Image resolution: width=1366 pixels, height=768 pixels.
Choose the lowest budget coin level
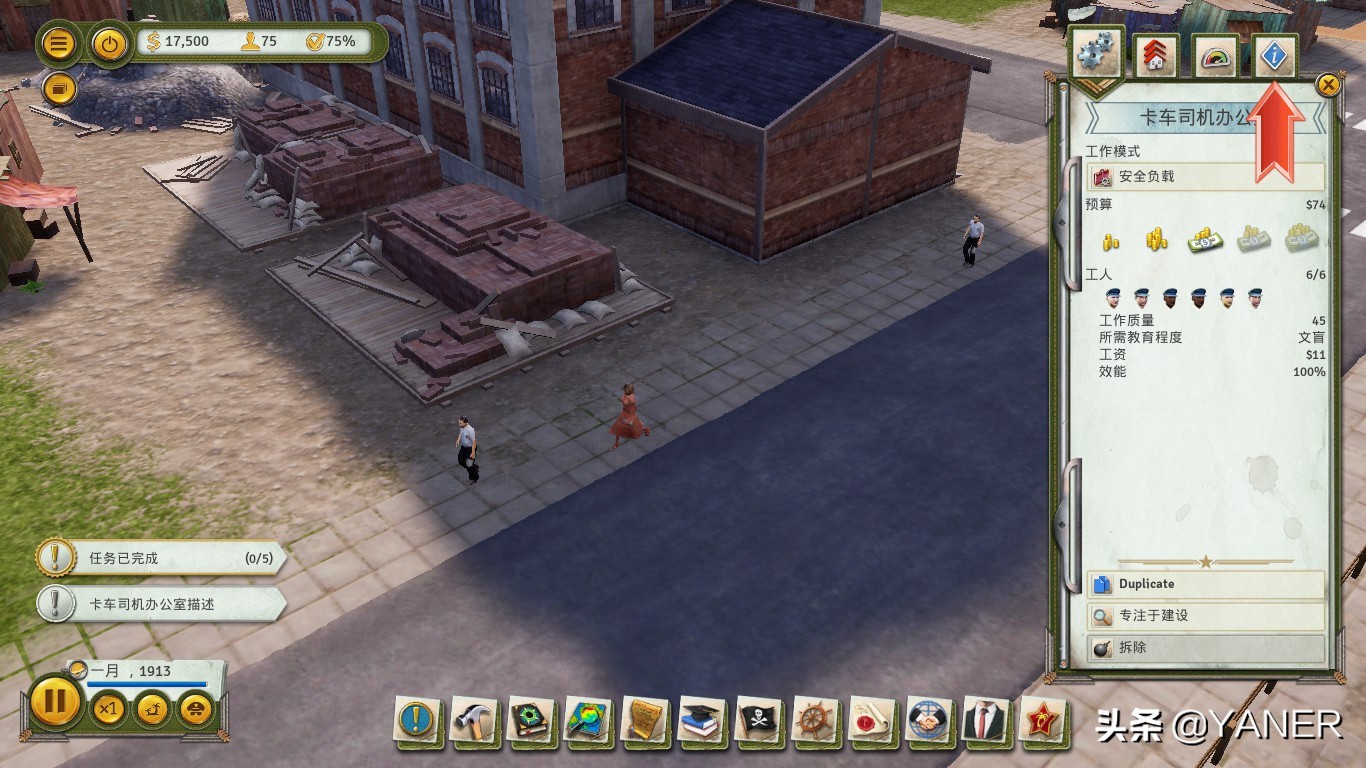(x=1111, y=241)
